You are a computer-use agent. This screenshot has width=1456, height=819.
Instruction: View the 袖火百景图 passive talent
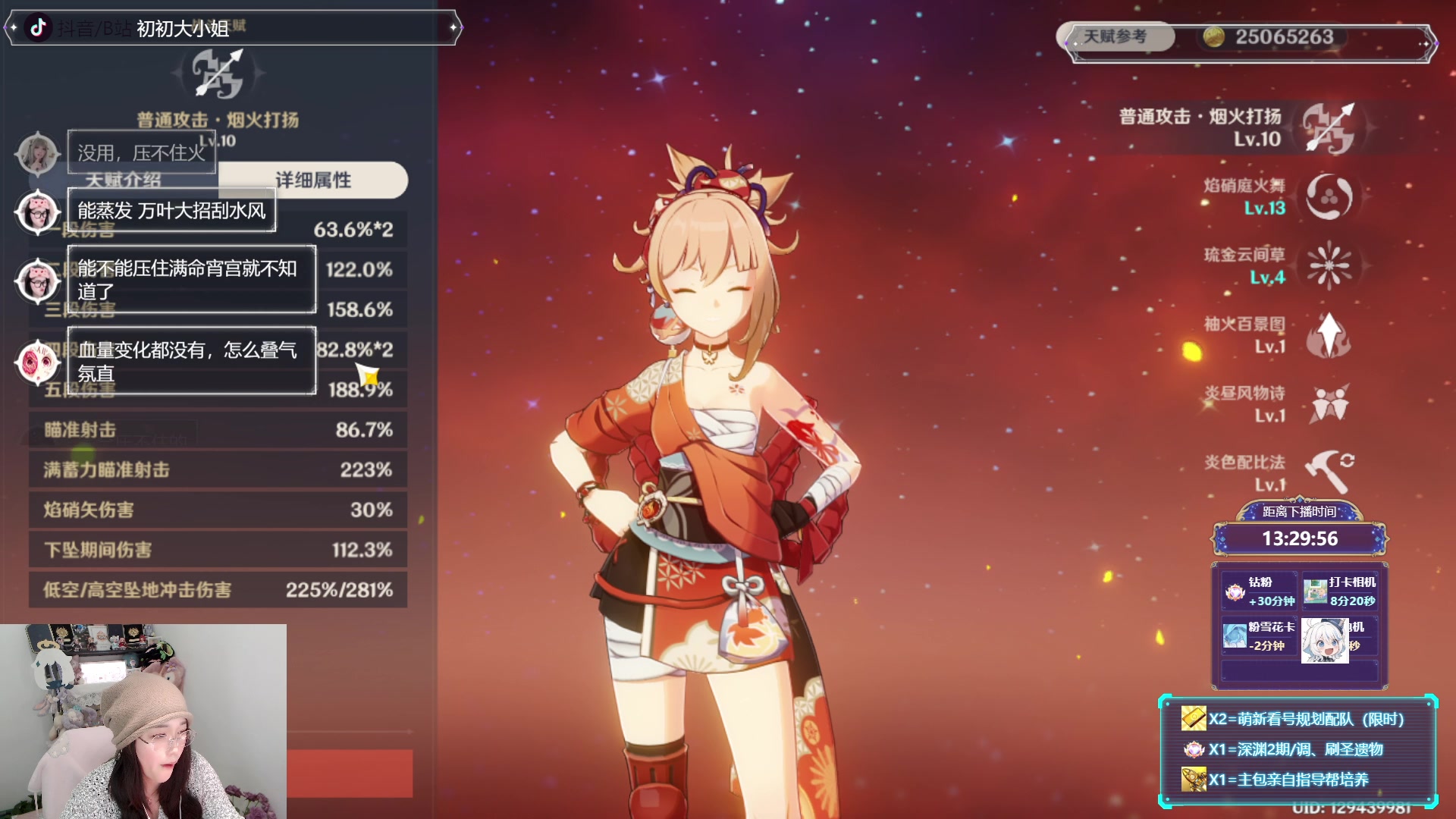pyautogui.click(x=1329, y=334)
